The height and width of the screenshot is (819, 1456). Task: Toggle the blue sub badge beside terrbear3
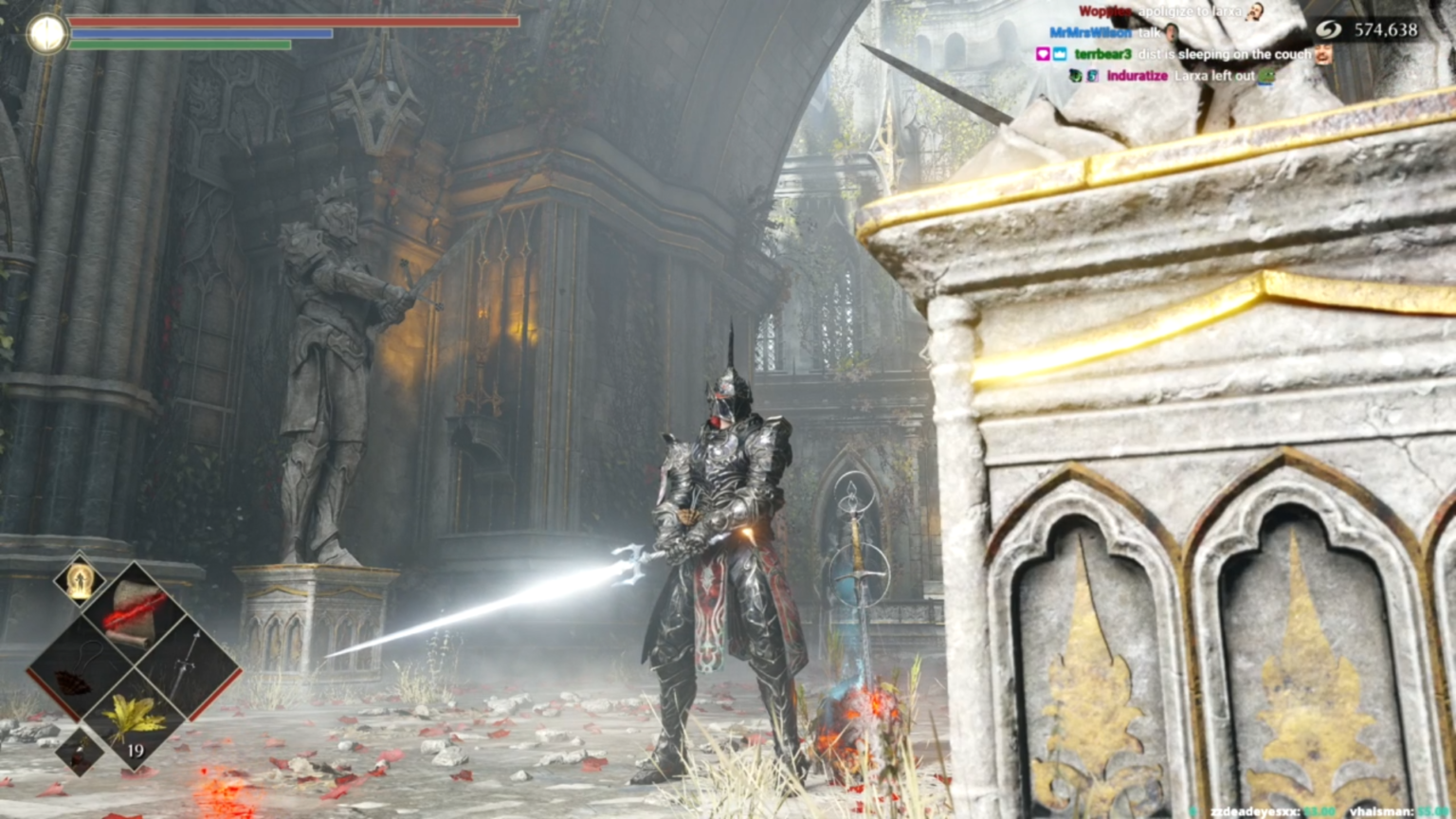(1058, 55)
